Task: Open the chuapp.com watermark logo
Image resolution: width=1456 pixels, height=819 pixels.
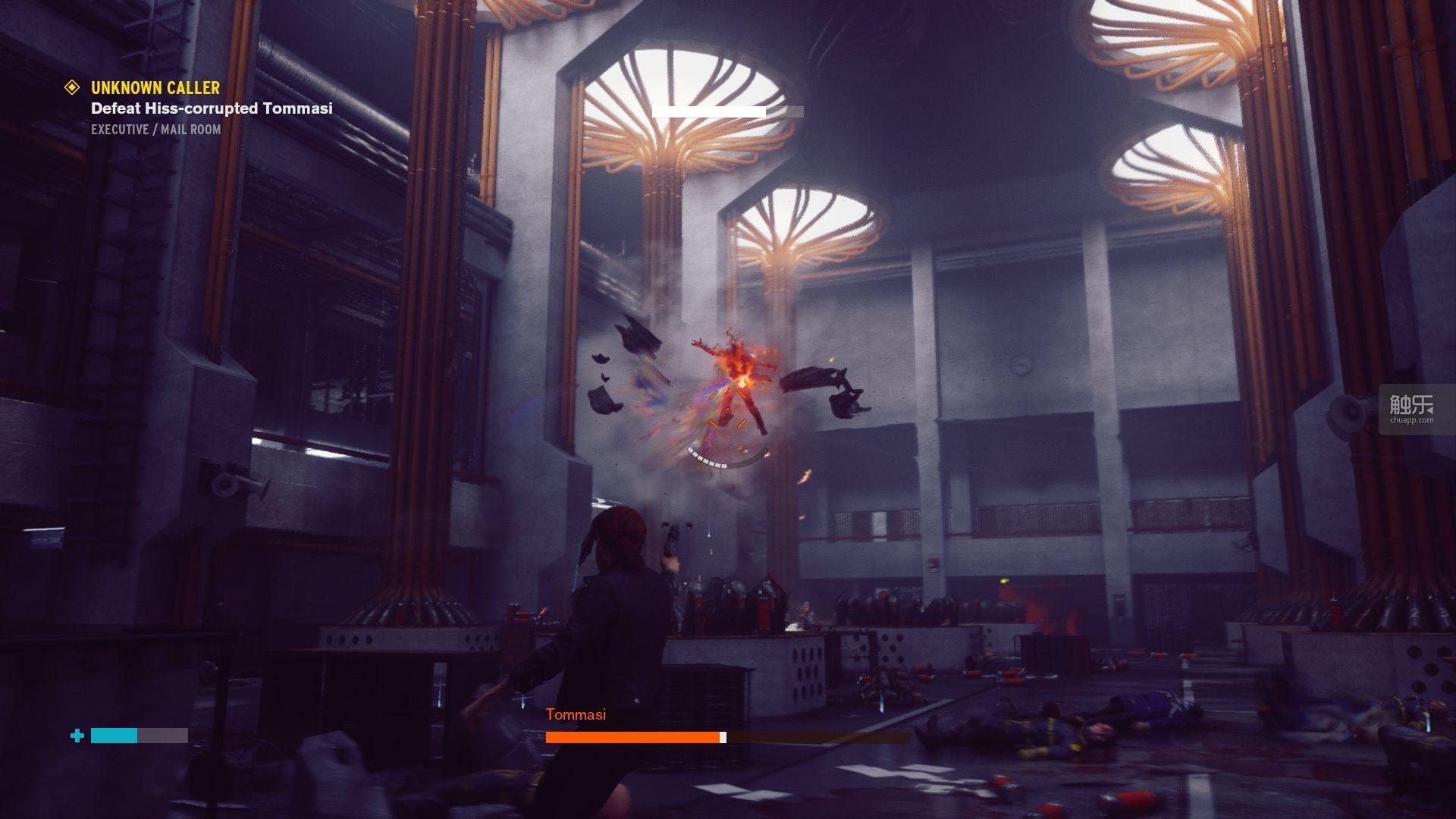Action: pos(1411,409)
